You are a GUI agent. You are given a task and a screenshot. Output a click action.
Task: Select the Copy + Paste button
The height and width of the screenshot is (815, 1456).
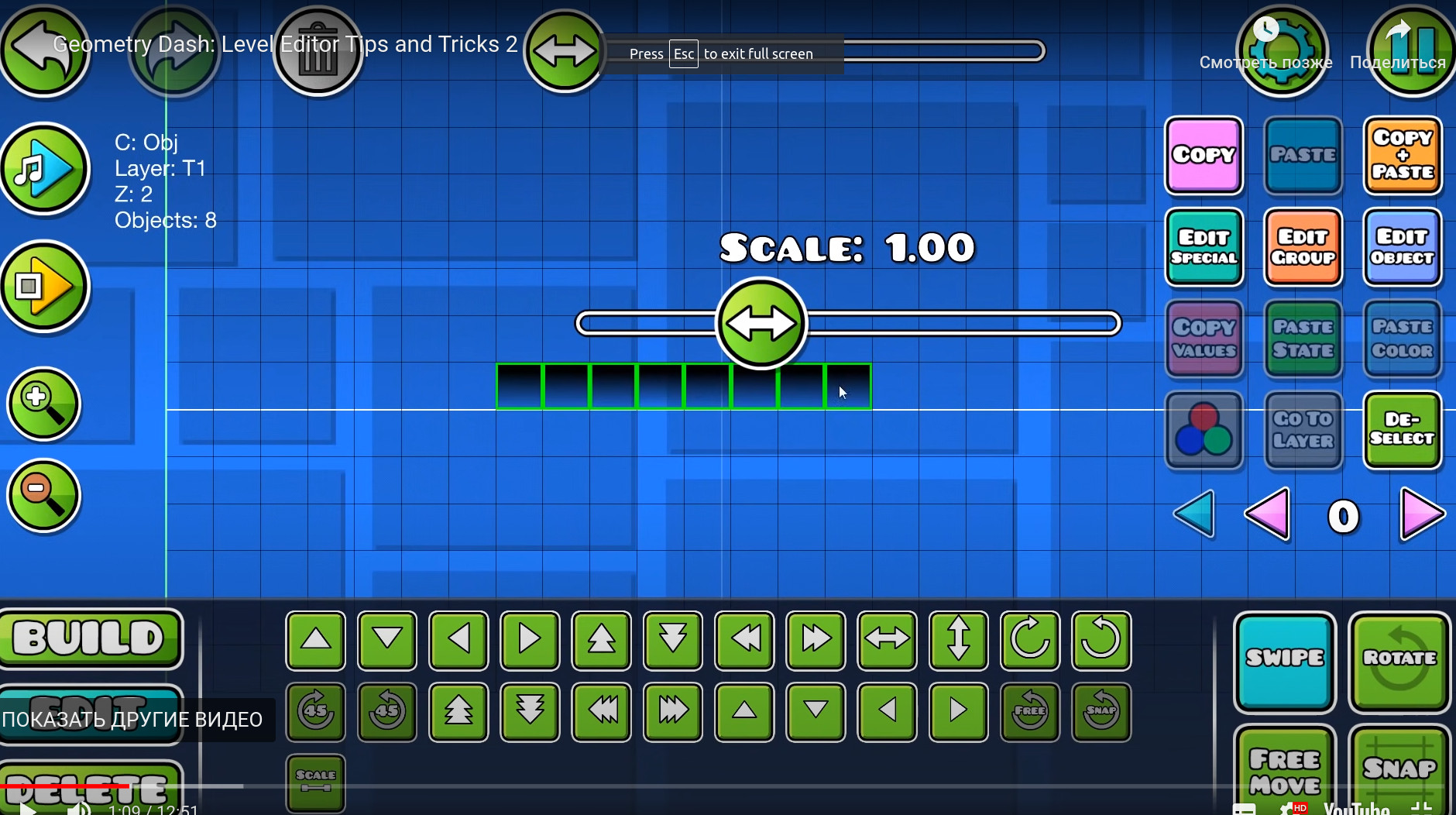coord(1402,155)
